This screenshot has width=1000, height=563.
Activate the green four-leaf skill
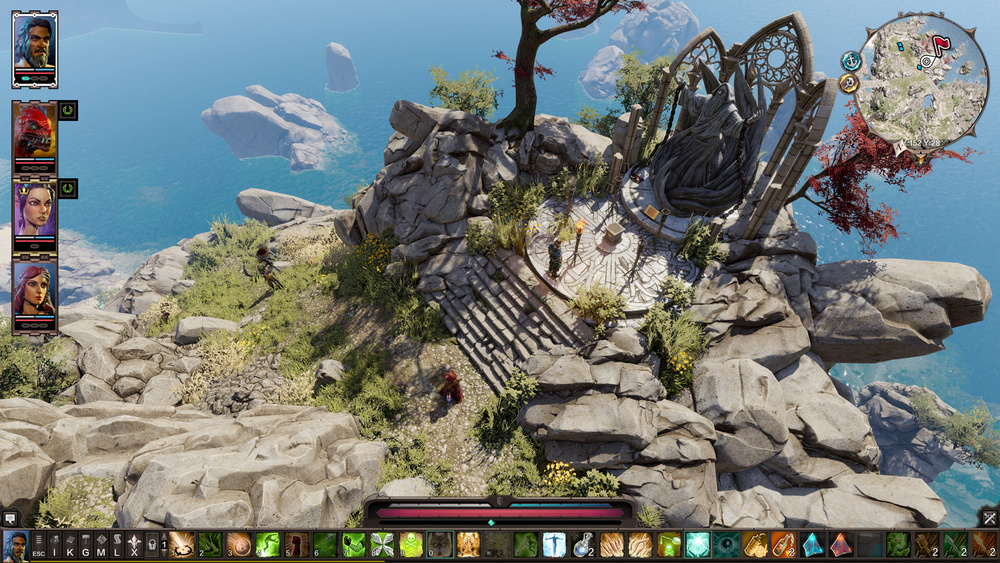pos(382,545)
